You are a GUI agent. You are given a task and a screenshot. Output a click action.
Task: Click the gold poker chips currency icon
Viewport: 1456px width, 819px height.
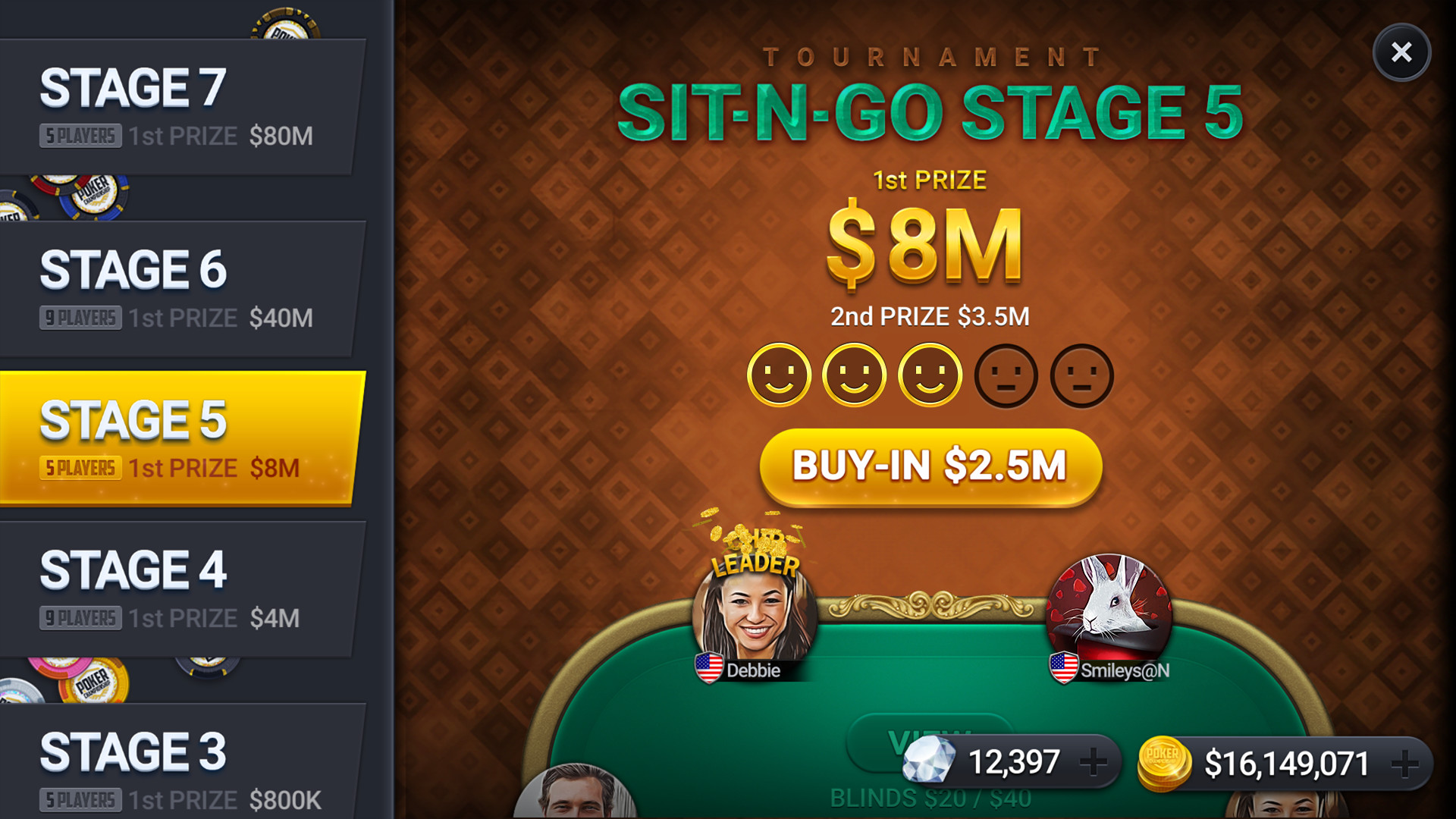pyautogui.click(x=1166, y=762)
